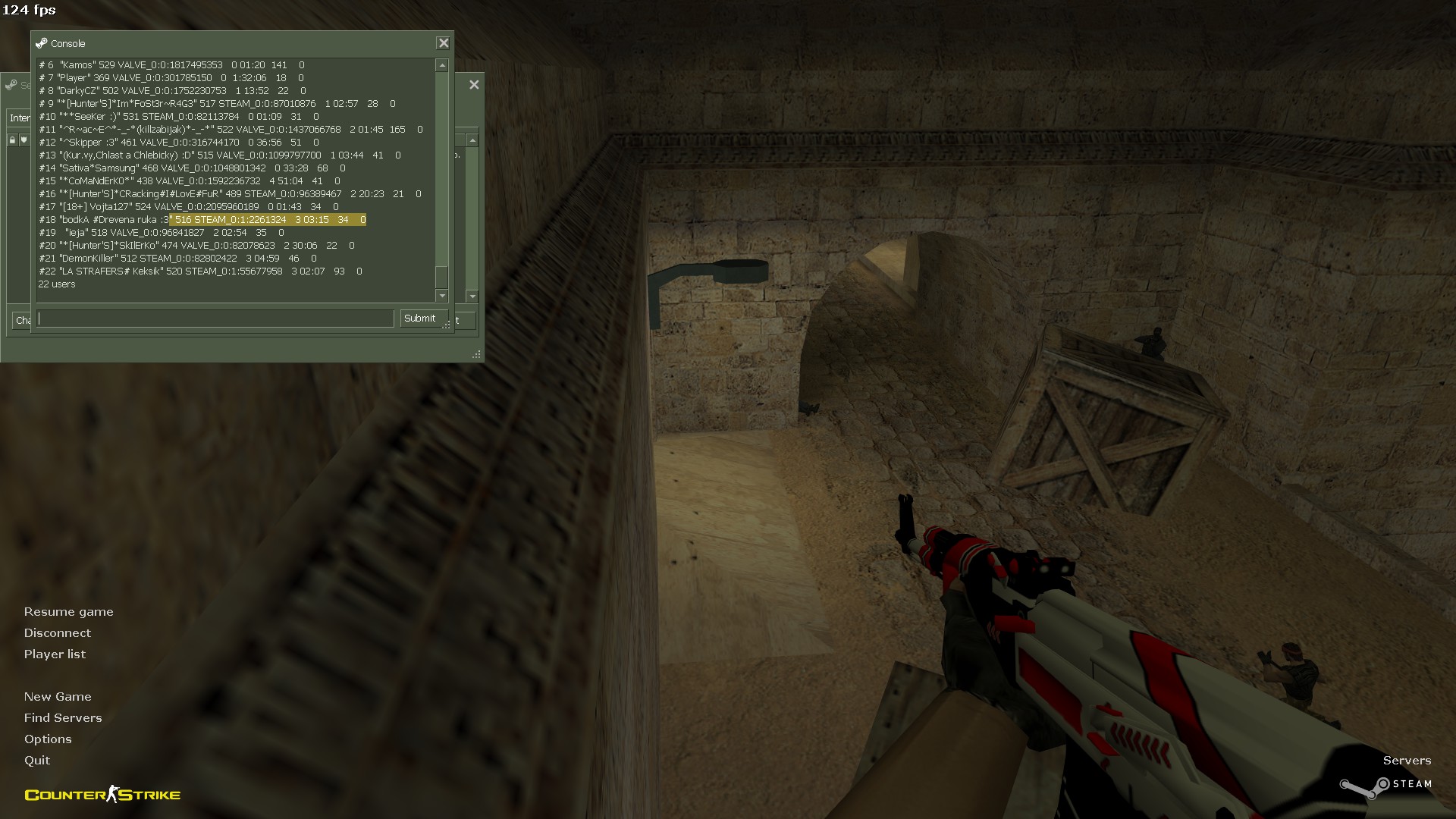Open the Servers link near Steam logo
This screenshot has height=819, width=1456.
point(1407,761)
